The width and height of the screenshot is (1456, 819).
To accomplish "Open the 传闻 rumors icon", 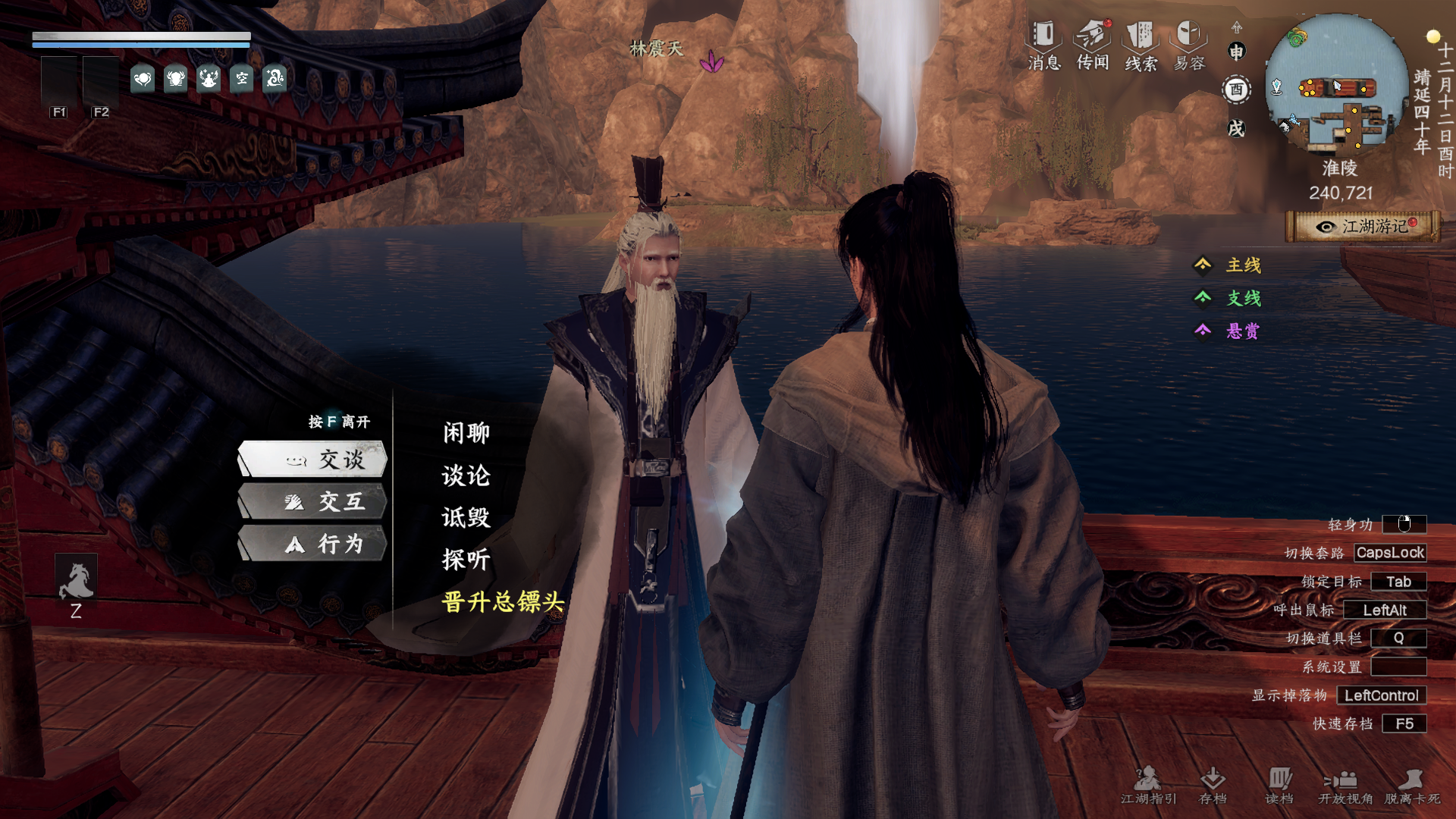I will (1093, 45).
